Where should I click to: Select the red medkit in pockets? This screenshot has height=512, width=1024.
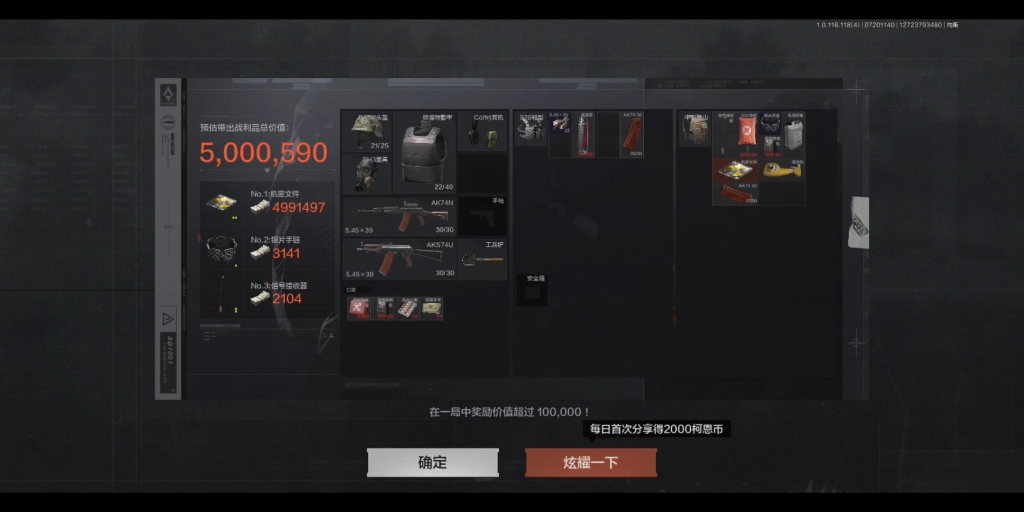click(x=358, y=308)
